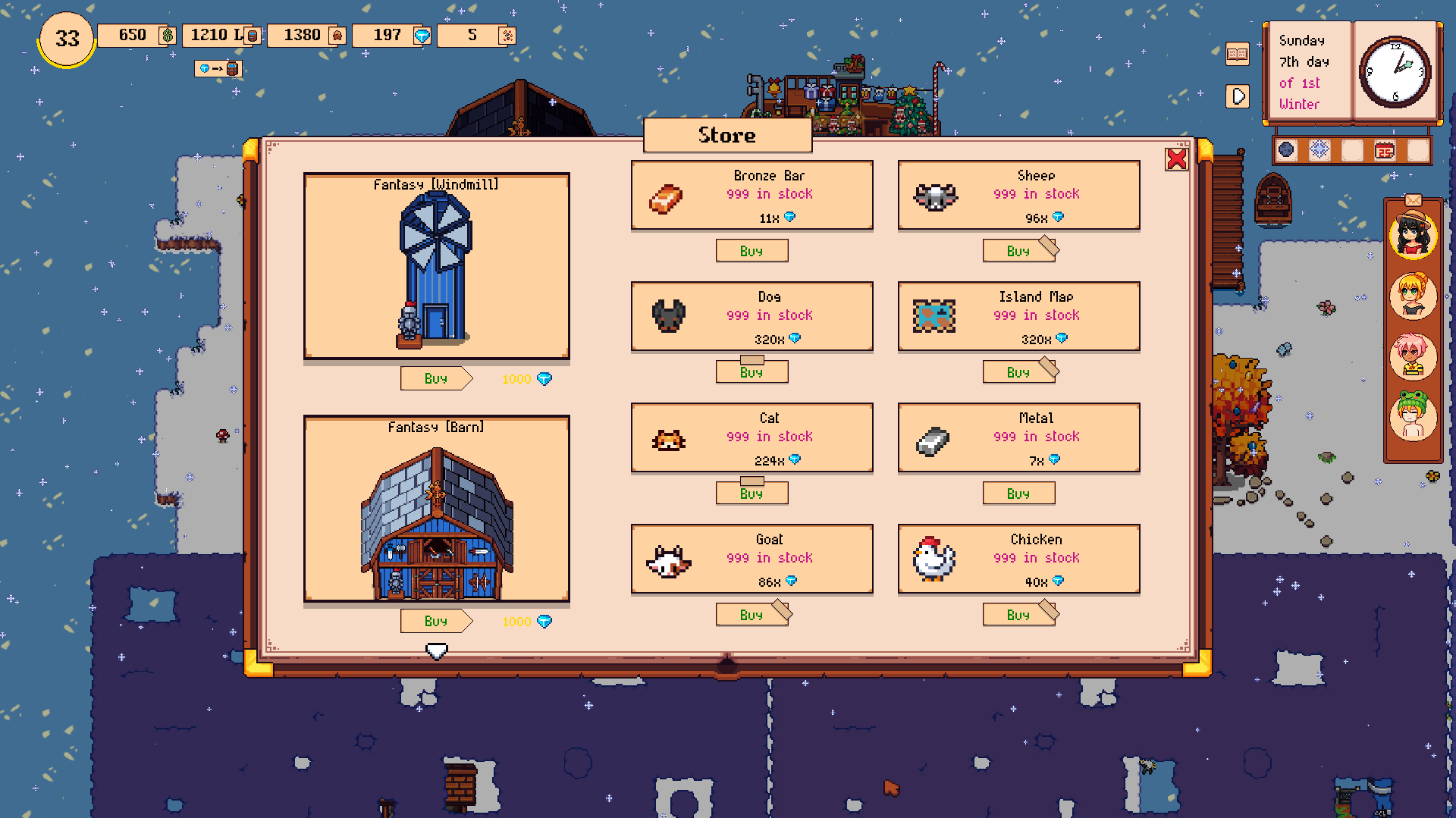Image resolution: width=1456 pixels, height=818 pixels.
Task: Select the black-haired girl portrait
Action: (1413, 235)
